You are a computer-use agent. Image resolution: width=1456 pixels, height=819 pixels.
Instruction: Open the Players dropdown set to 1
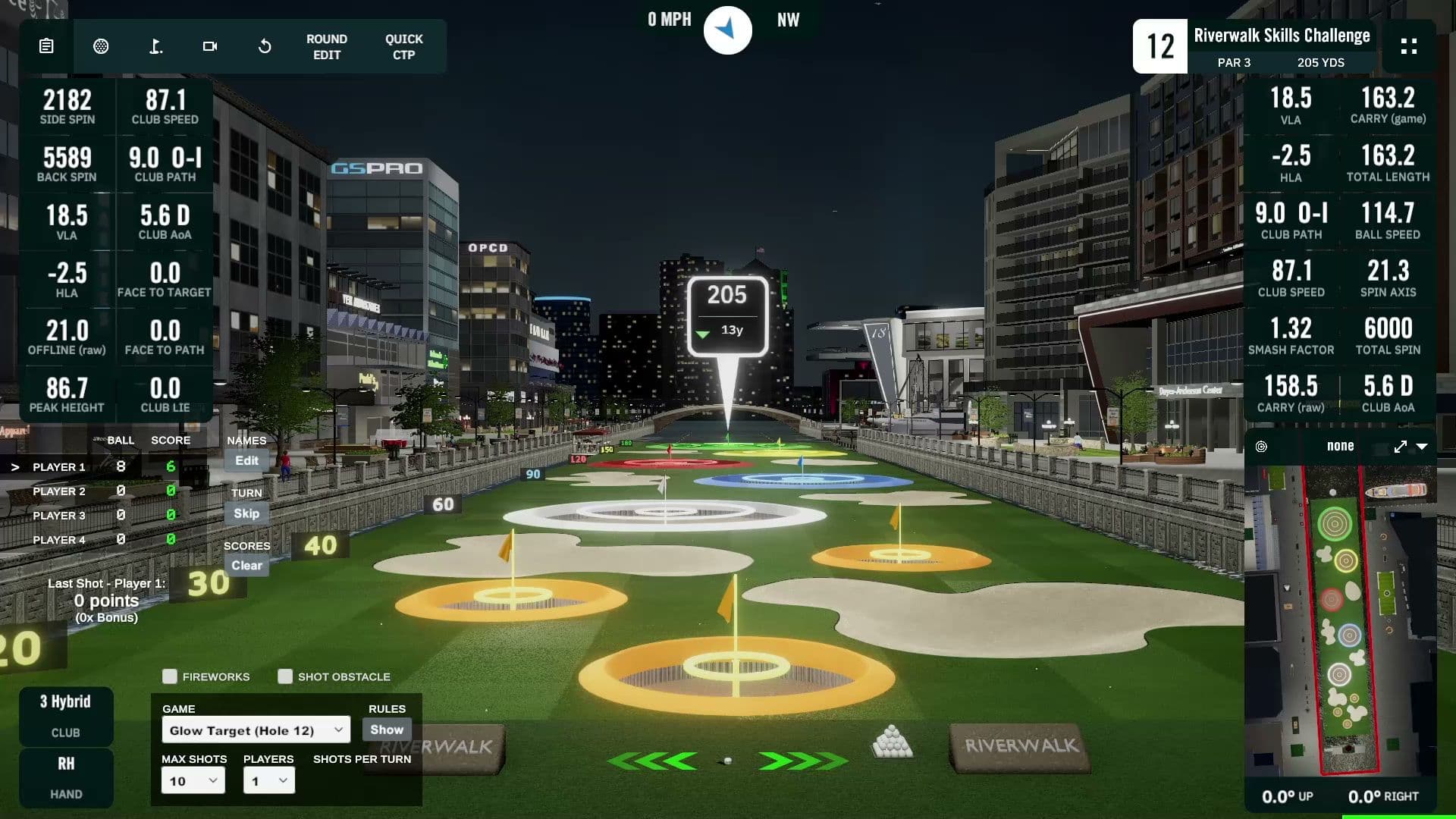tap(268, 780)
